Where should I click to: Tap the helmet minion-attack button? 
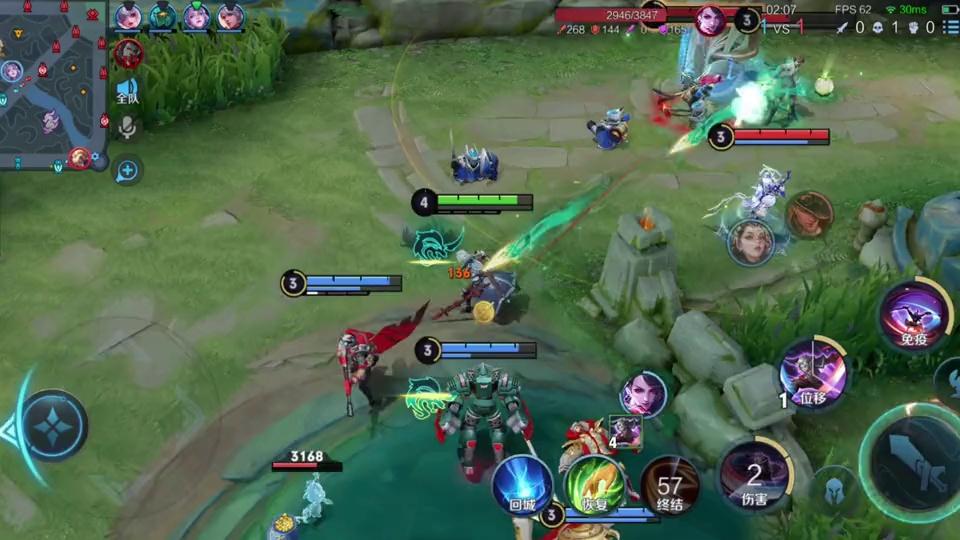point(834,492)
